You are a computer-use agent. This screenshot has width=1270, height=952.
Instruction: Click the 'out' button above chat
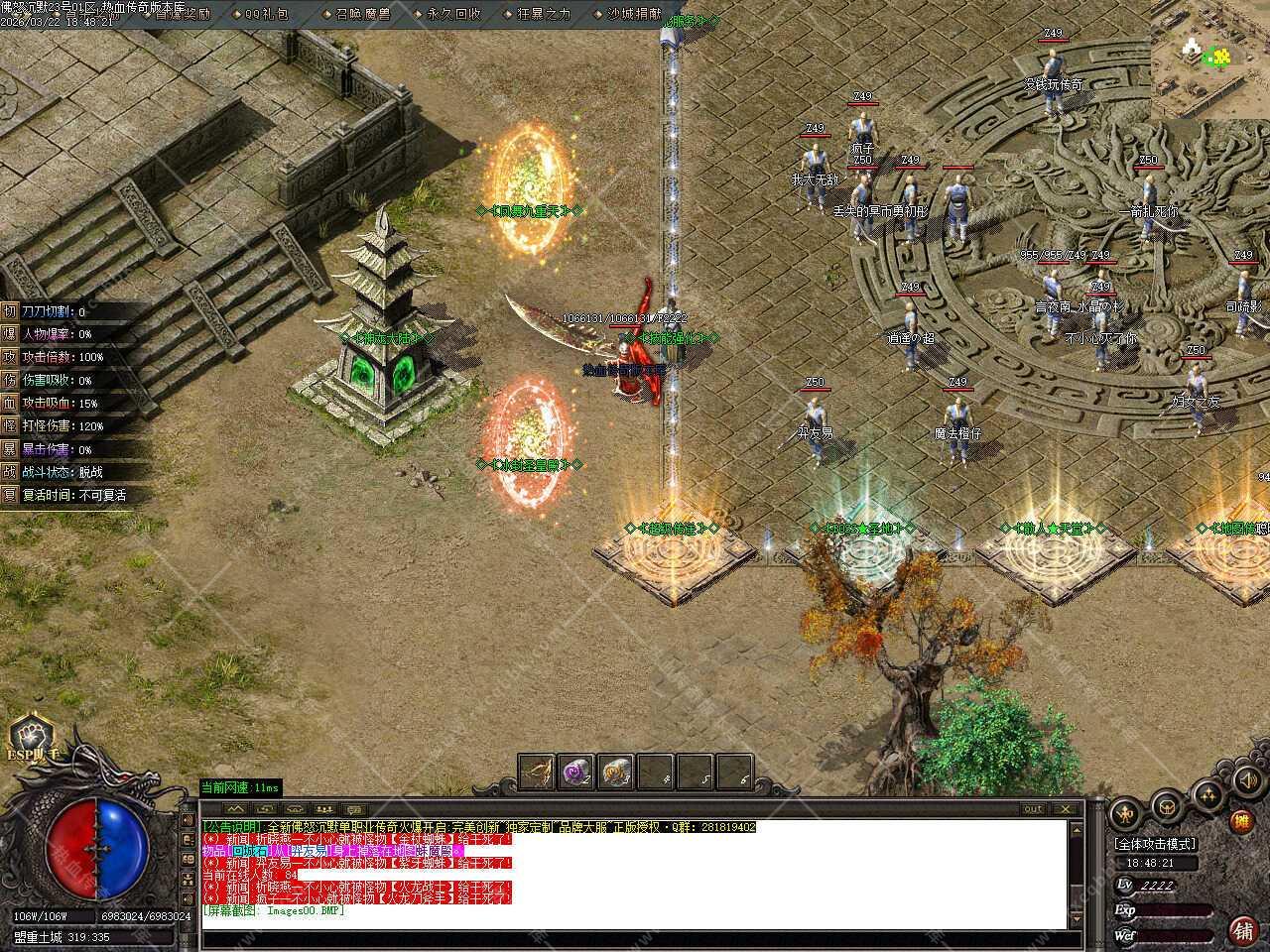click(x=1033, y=809)
